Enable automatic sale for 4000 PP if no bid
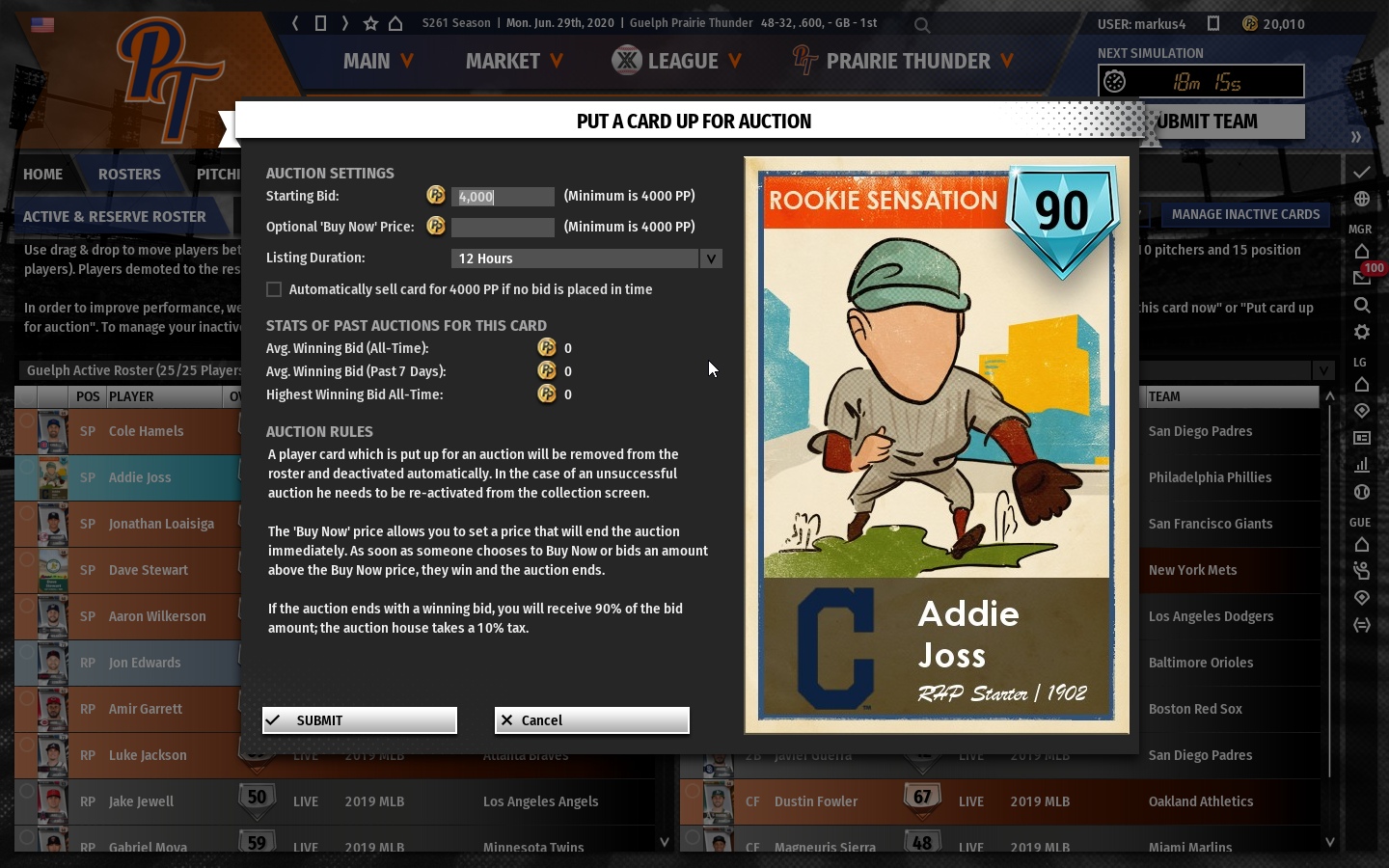Image resolution: width=1389 pixels, height=868 pixels. [x=274, y=288]
